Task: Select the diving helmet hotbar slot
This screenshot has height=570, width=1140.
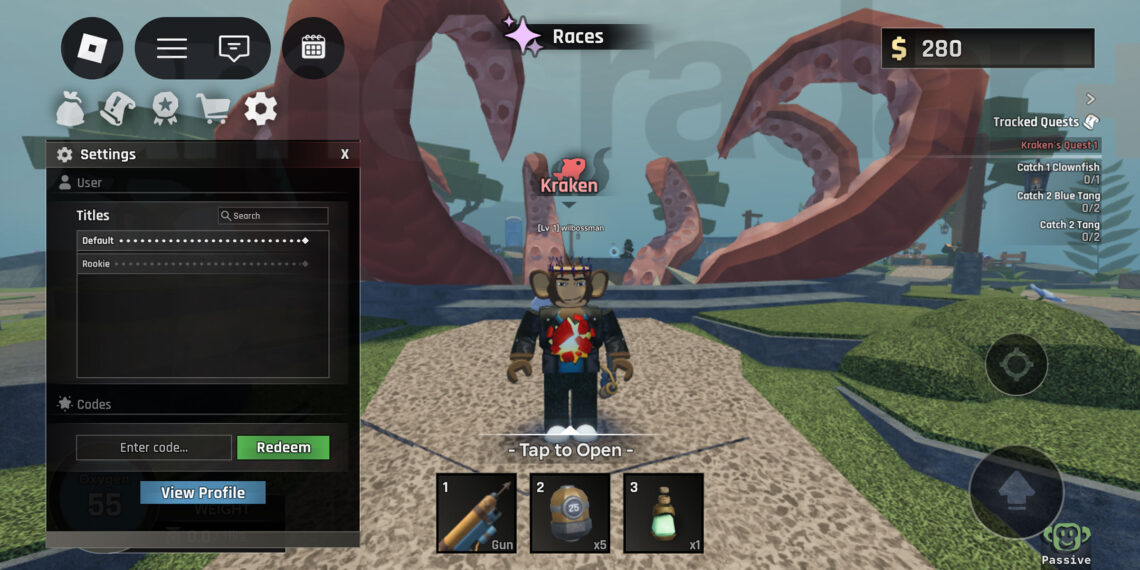Action: (x=570, y=513)
